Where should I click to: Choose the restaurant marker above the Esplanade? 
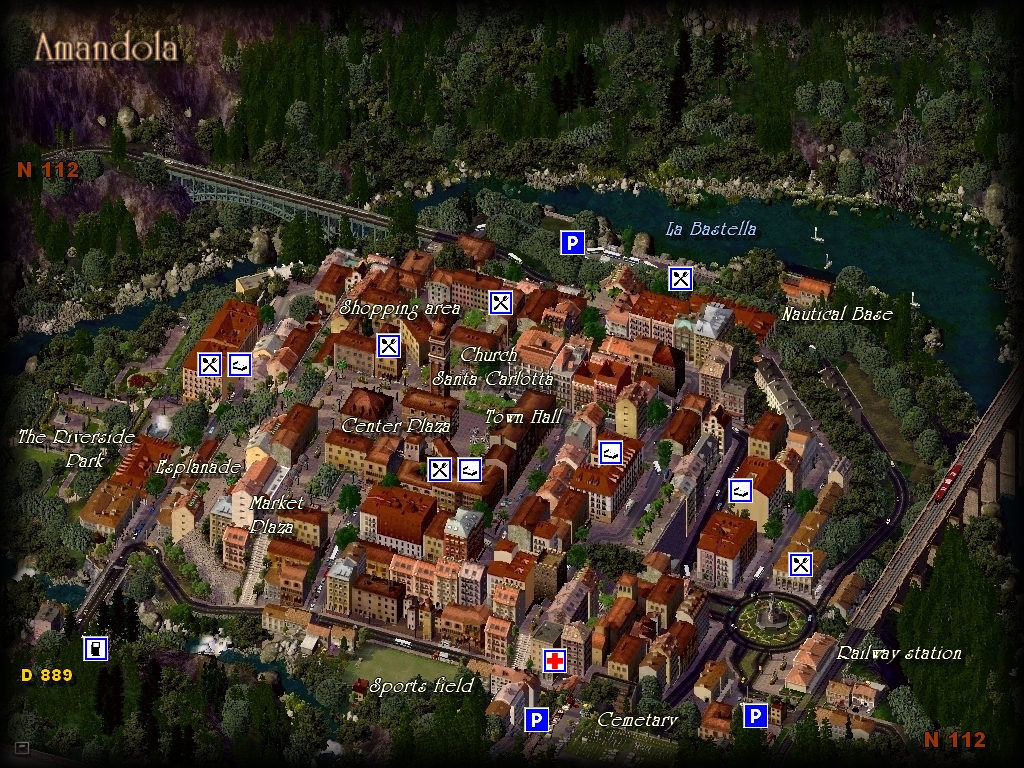pos(210,365)
